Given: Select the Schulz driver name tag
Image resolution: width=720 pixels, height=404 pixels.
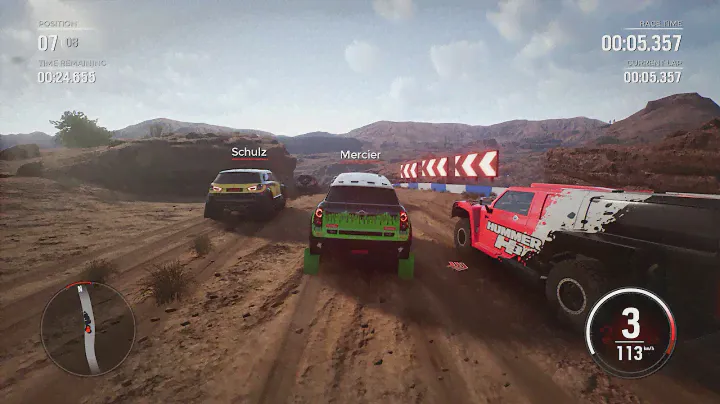Looking at the screenshot, I should [249, 153].
